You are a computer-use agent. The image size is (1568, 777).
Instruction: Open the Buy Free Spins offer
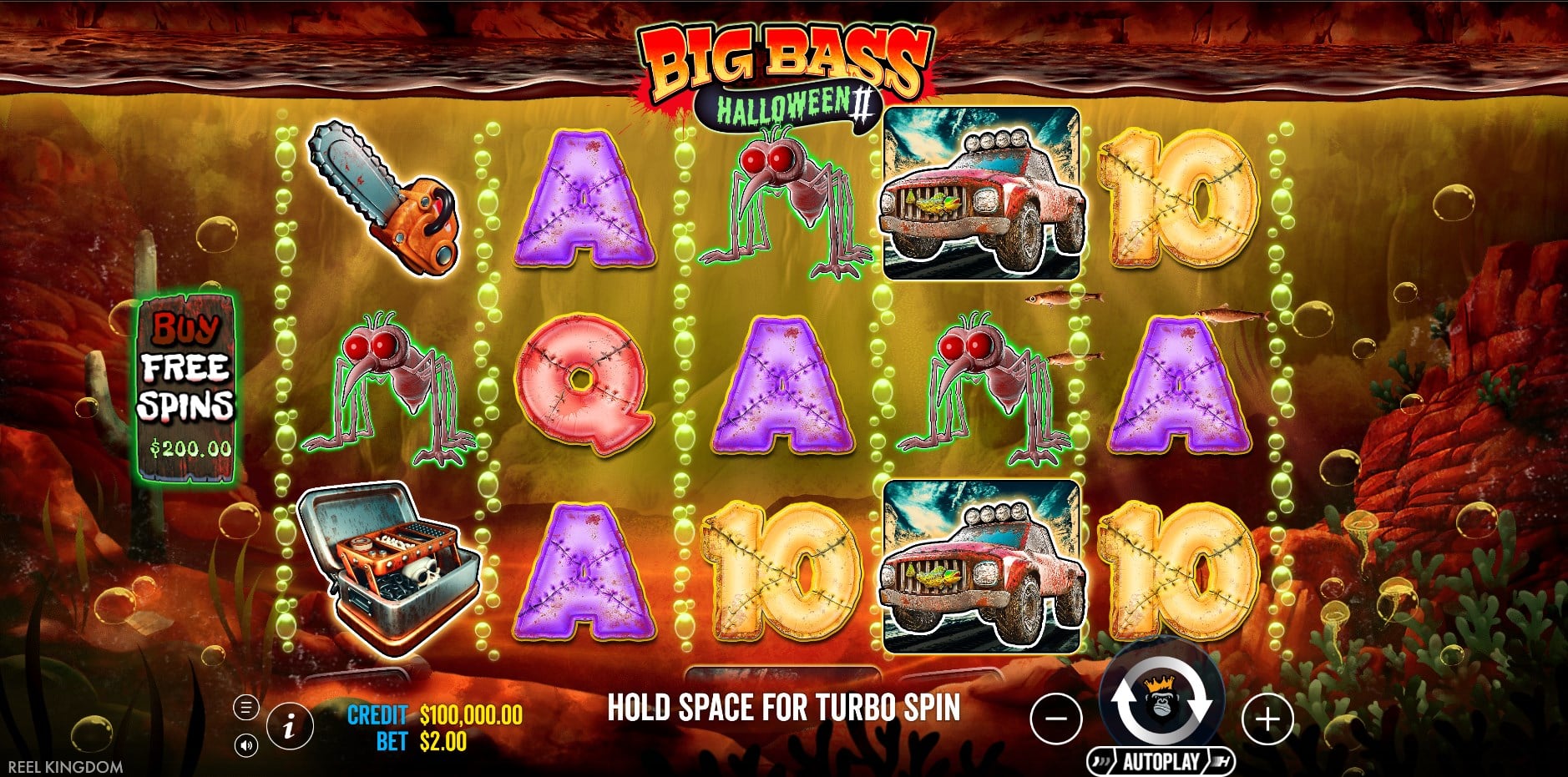click(x=186, y=388)
